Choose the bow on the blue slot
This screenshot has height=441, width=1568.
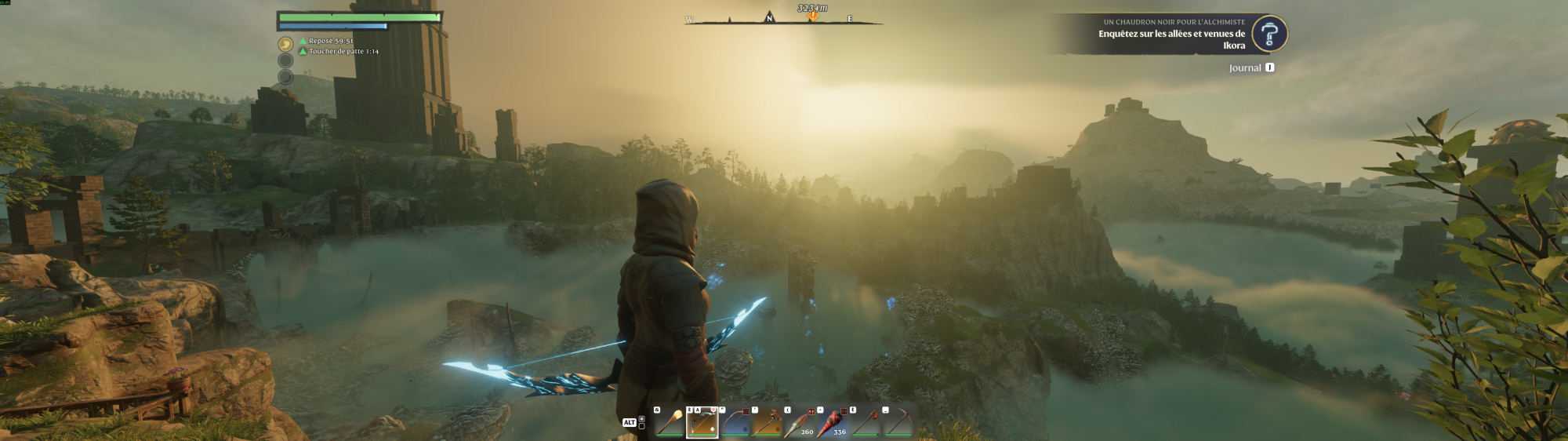(x=735, y=424)
